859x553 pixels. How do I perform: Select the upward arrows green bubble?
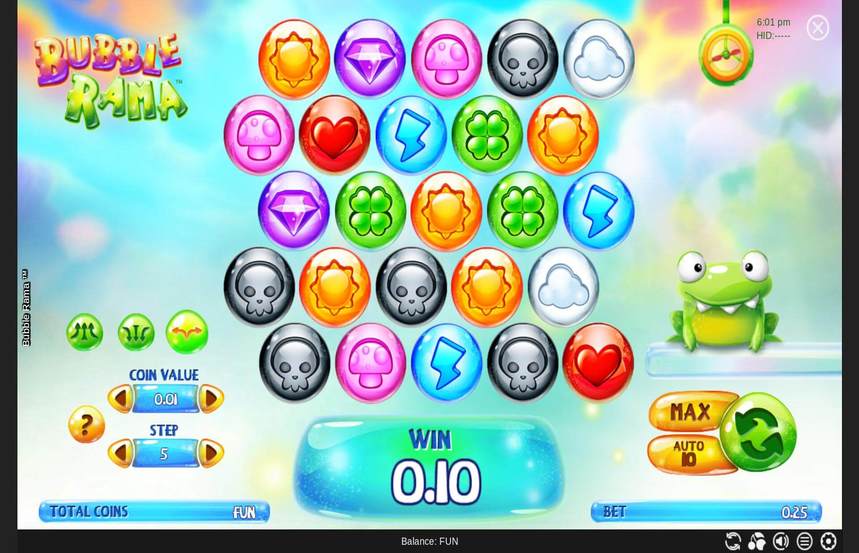(x=85, y=332)
